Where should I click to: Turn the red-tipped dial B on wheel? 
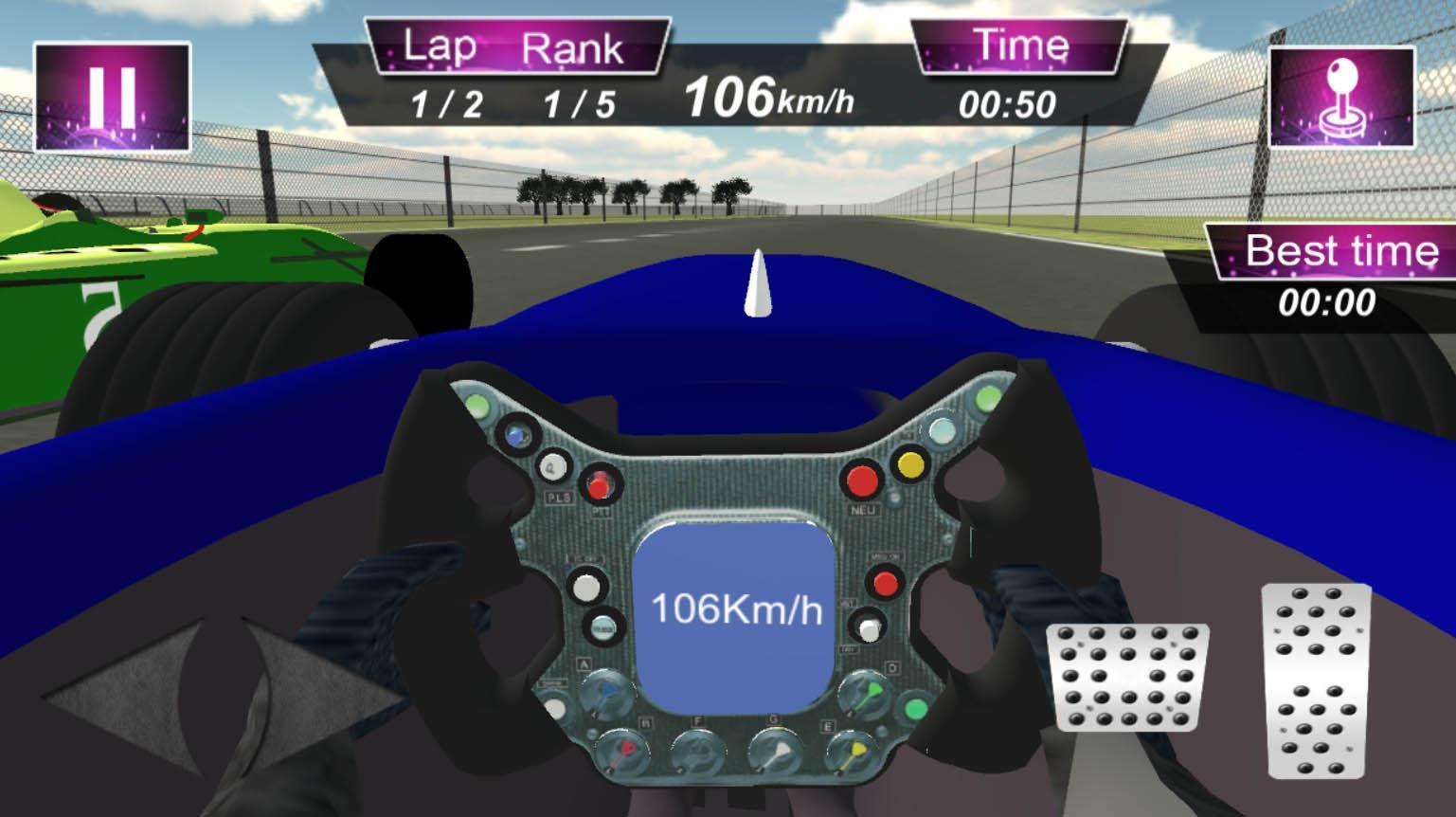pyautogui.click(x=624, y=750)
